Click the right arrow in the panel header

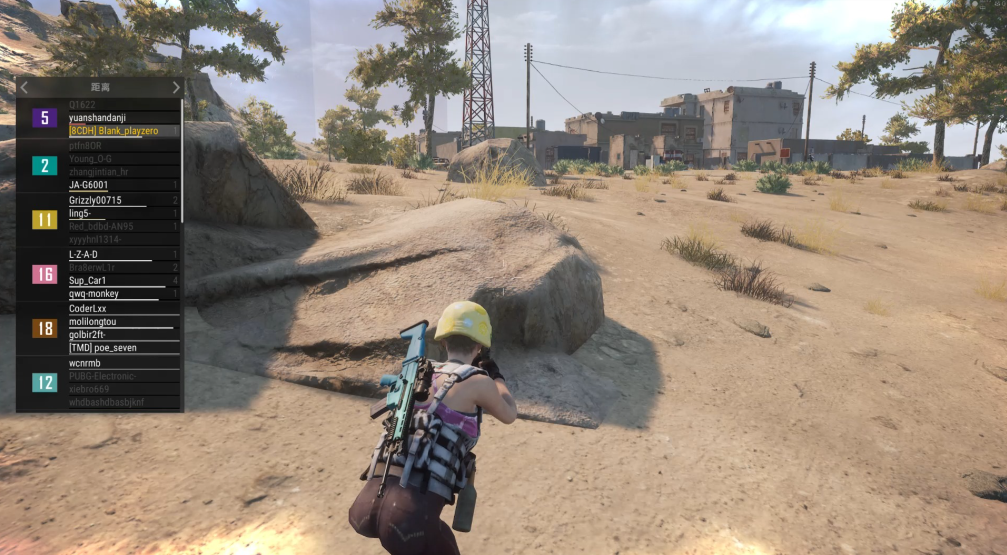(176, 88)
